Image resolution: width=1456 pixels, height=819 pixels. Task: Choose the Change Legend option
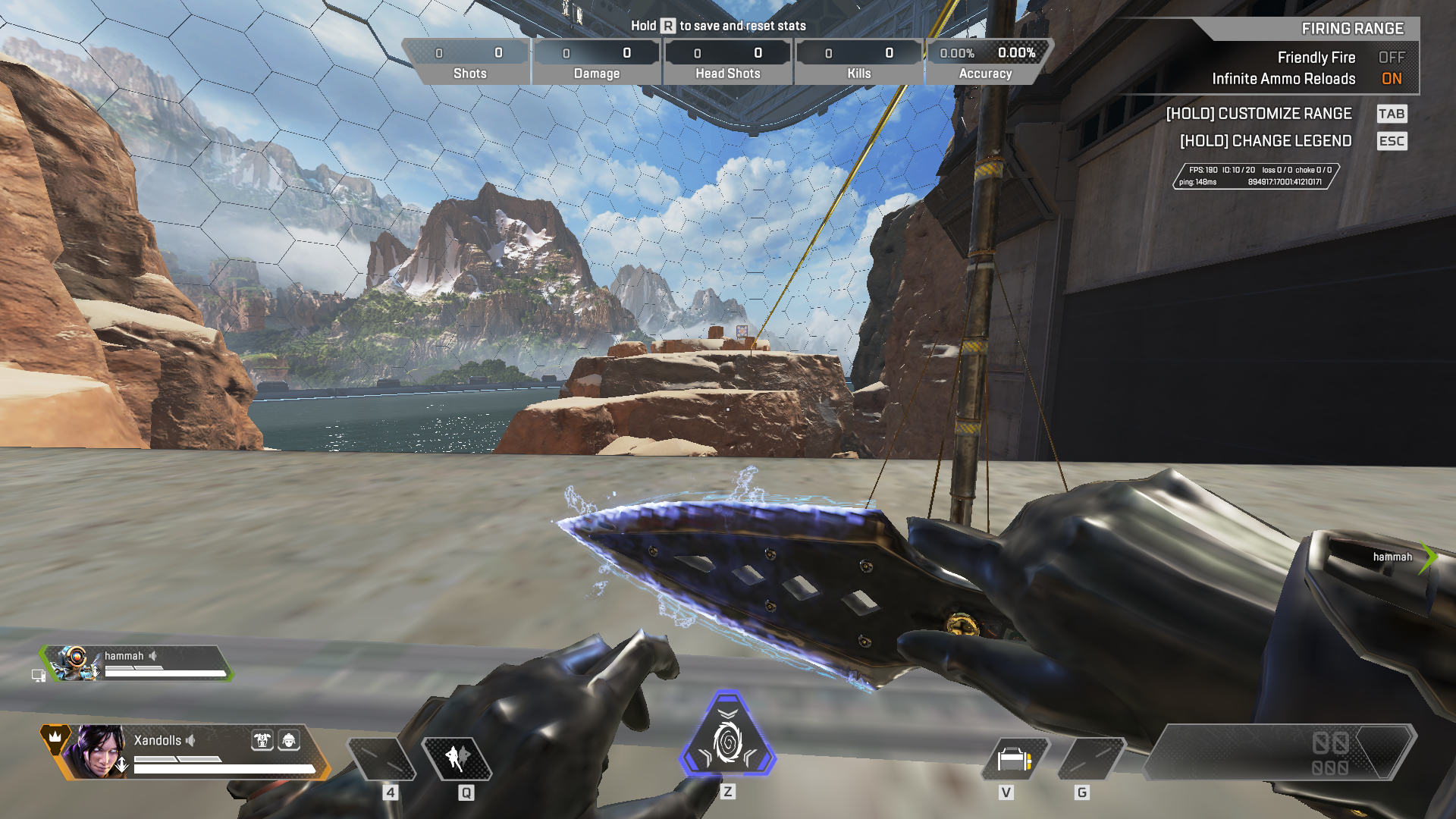pyautogui.click(x=1265, y=141)
